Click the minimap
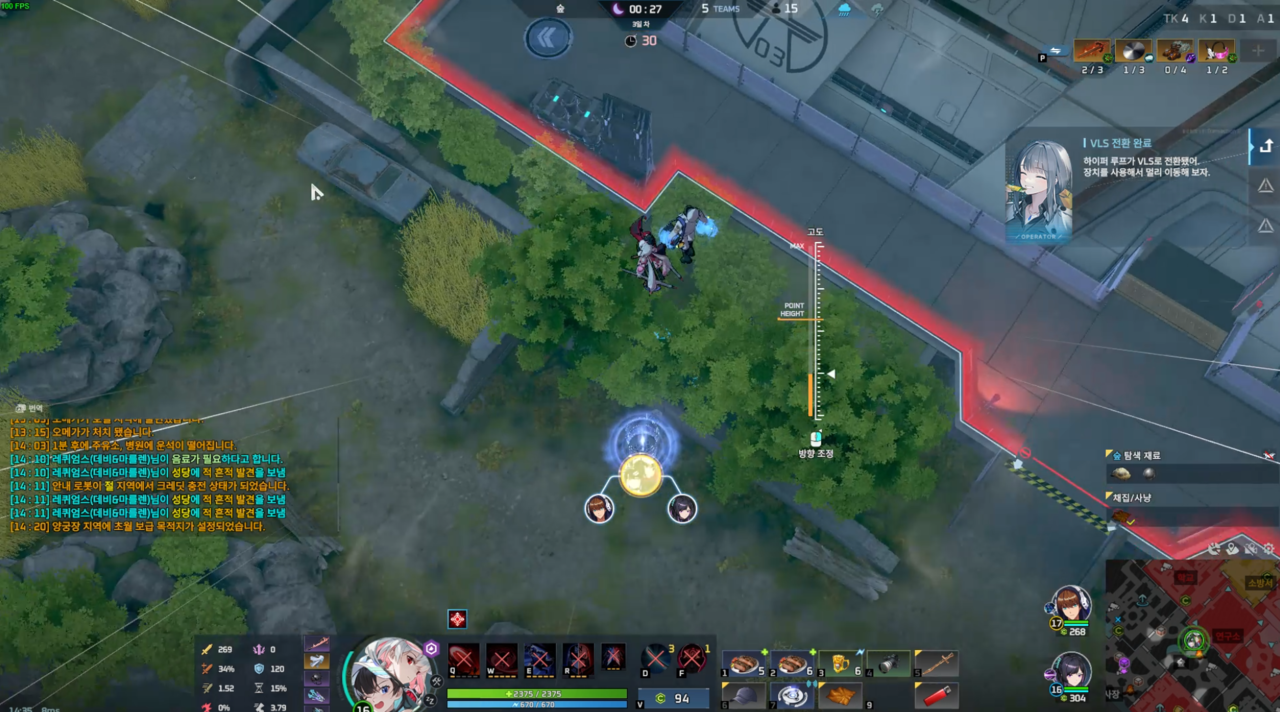Viewport: 1280px width, 712px height. click(x=1192, y=638)
